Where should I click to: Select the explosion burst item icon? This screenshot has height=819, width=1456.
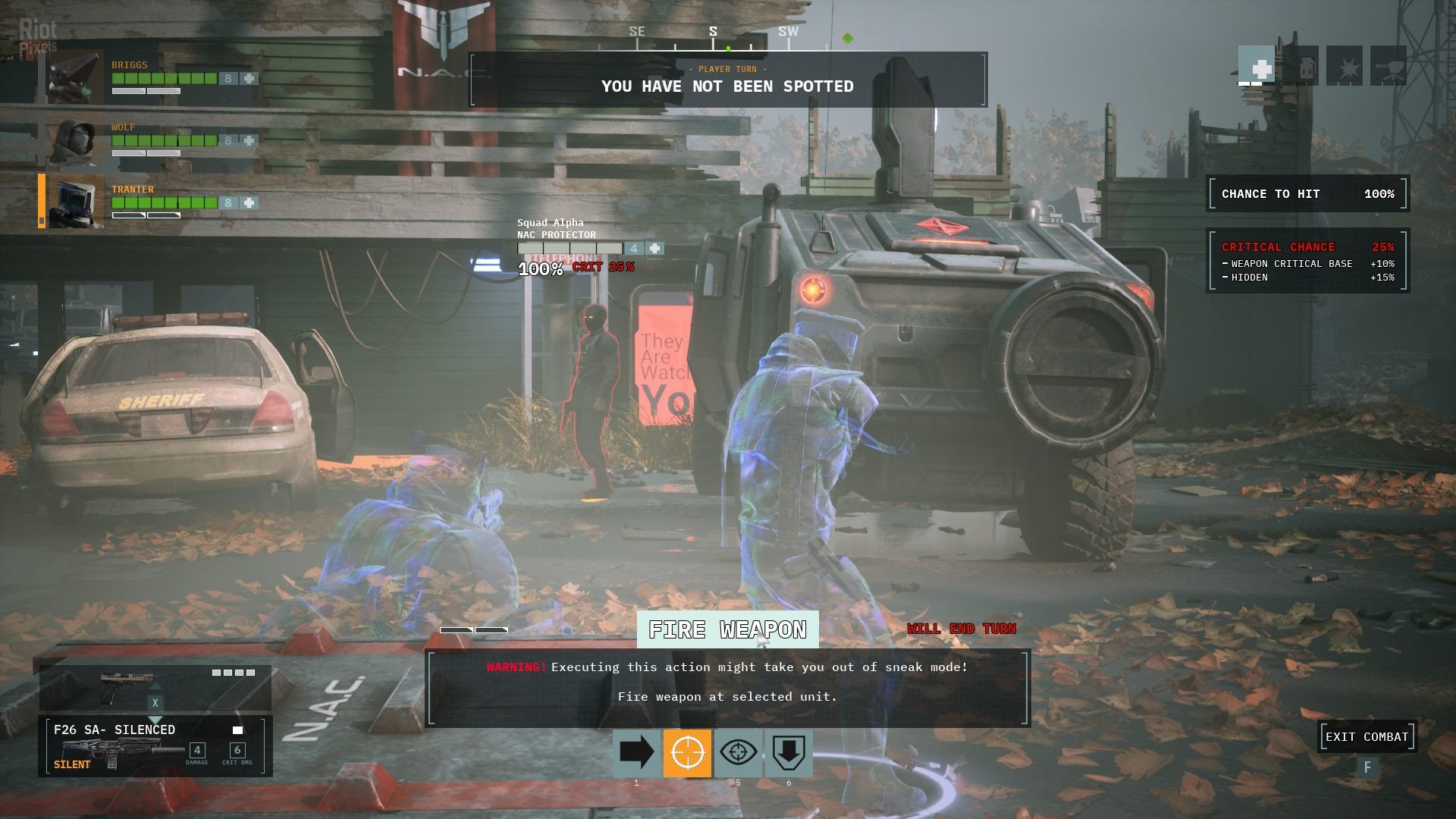pos(1345,67)
